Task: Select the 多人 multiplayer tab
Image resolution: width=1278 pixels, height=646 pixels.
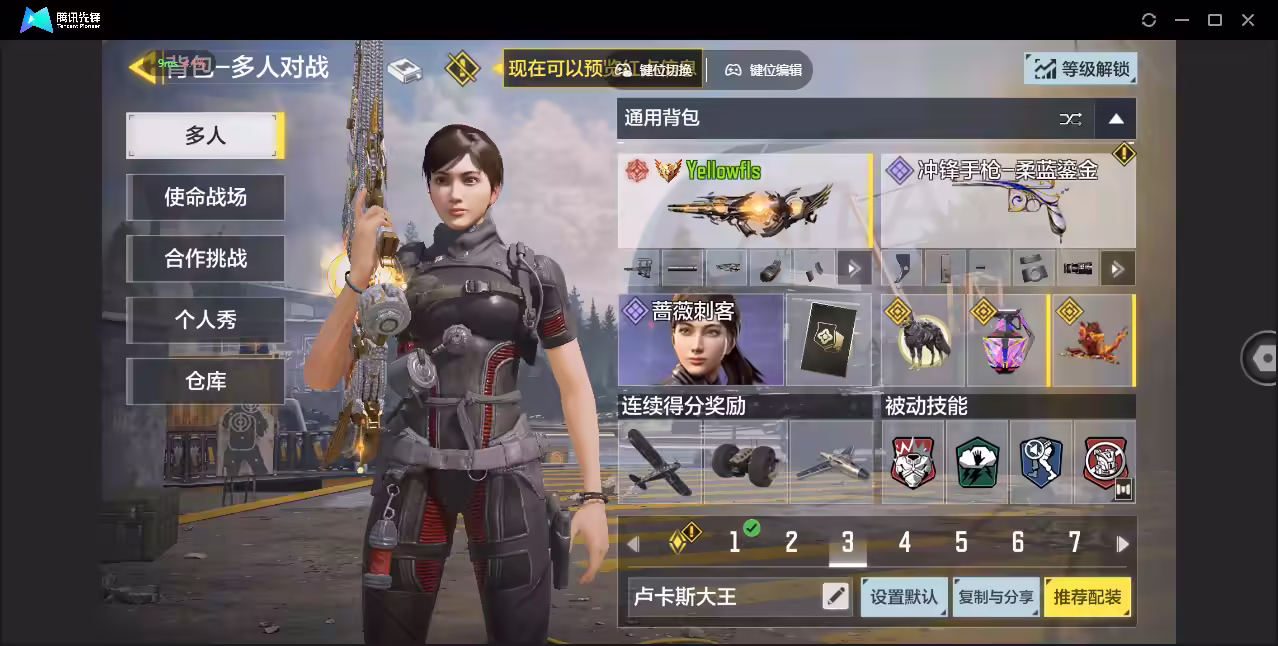Action: (205, 136)
